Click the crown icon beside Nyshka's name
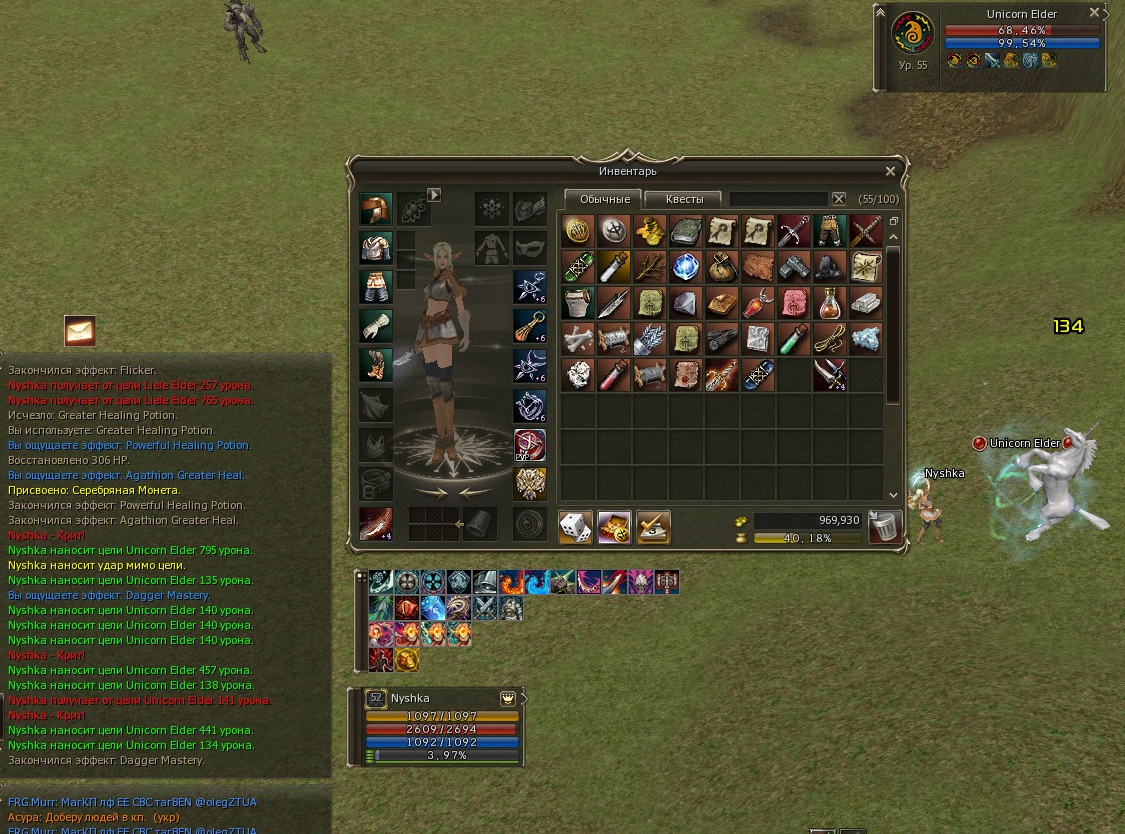This screenshot has width=1125, height=834. click(x=508, y=698)
